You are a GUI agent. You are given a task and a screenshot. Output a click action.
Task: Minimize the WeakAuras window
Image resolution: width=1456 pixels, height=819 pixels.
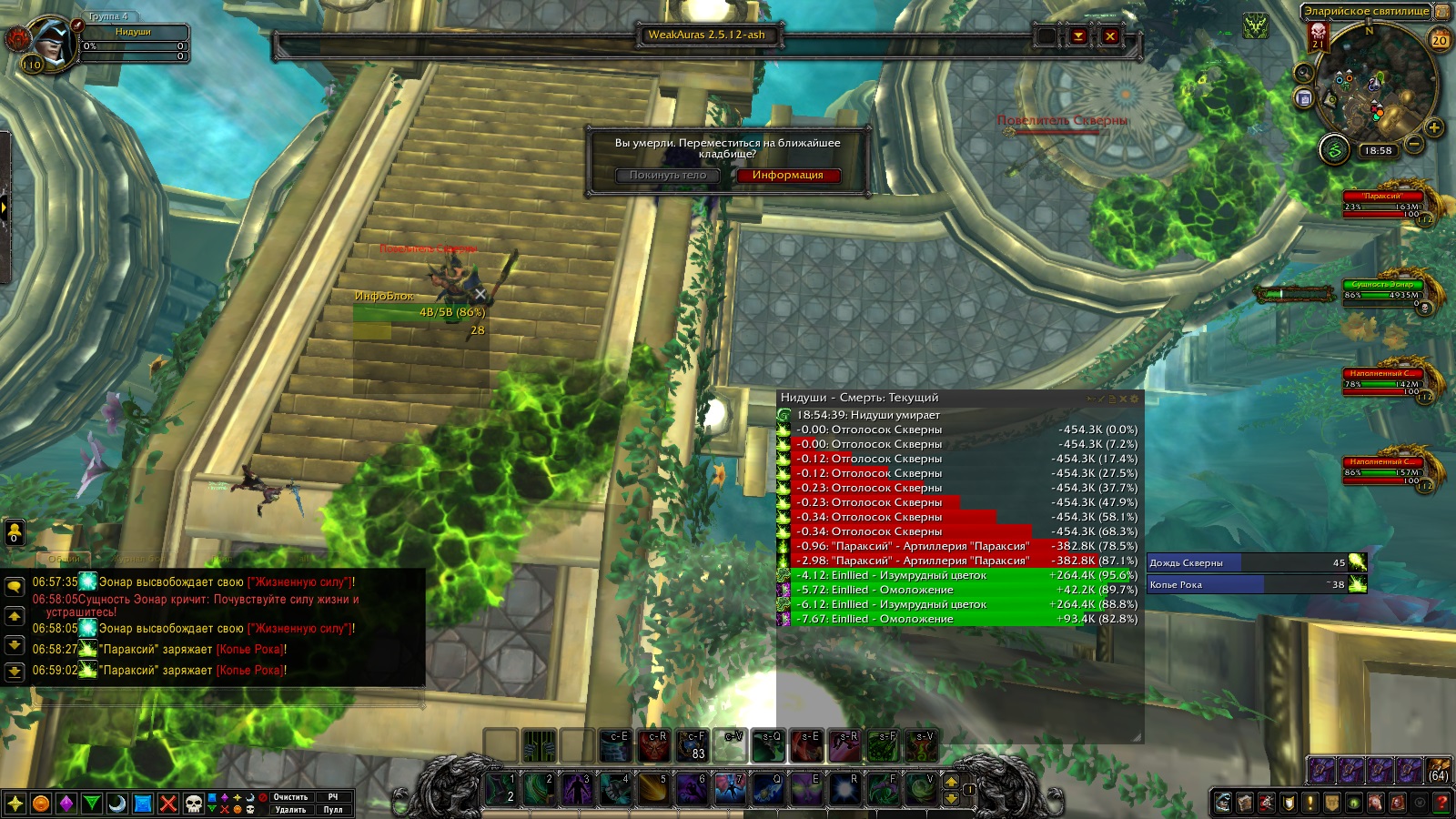(x=1078, y=36)
